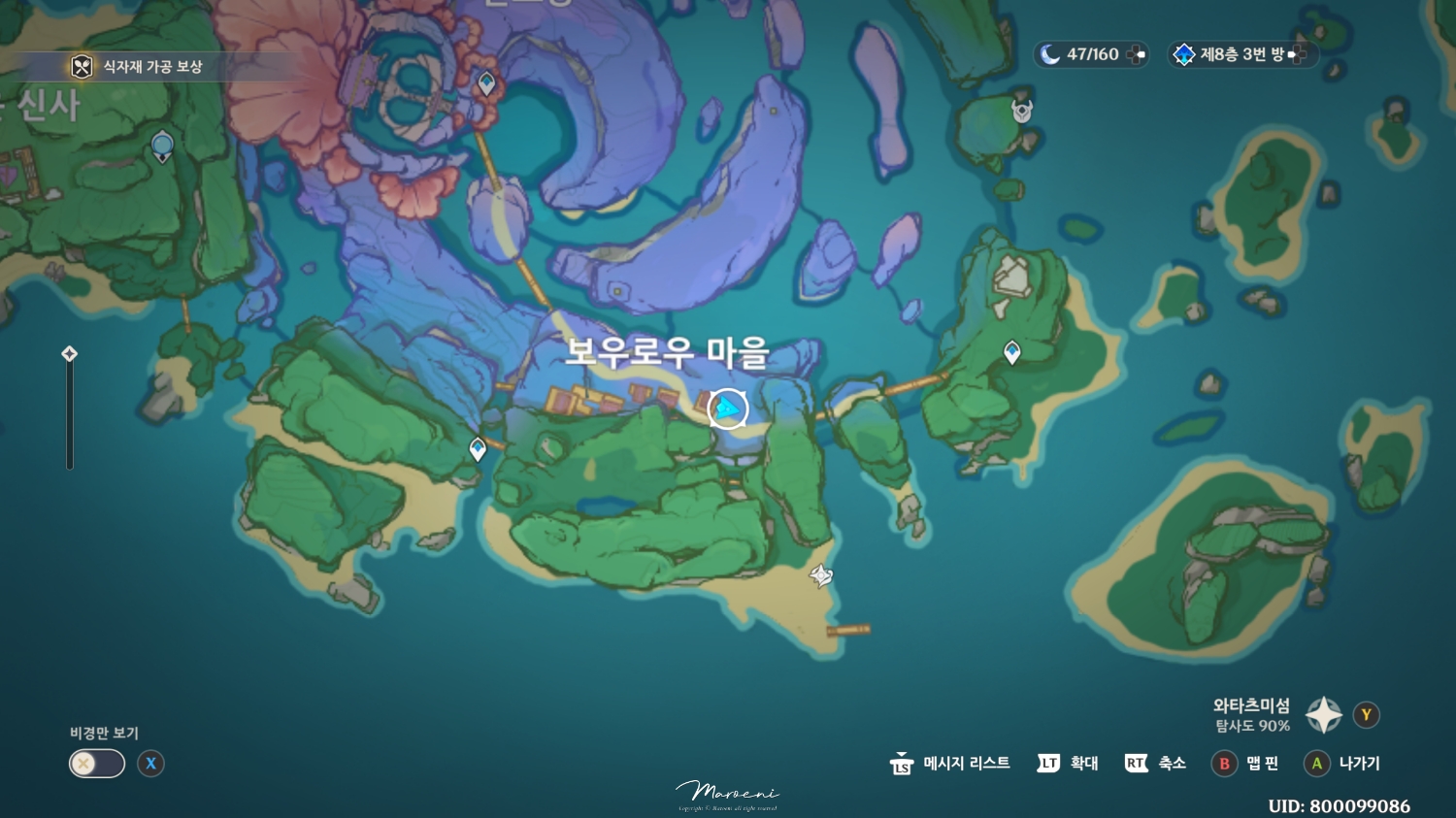Click the challenge star marker on the southern beach
The height and width of the screenshot is (818, 1456).
(x=819, y=577)
